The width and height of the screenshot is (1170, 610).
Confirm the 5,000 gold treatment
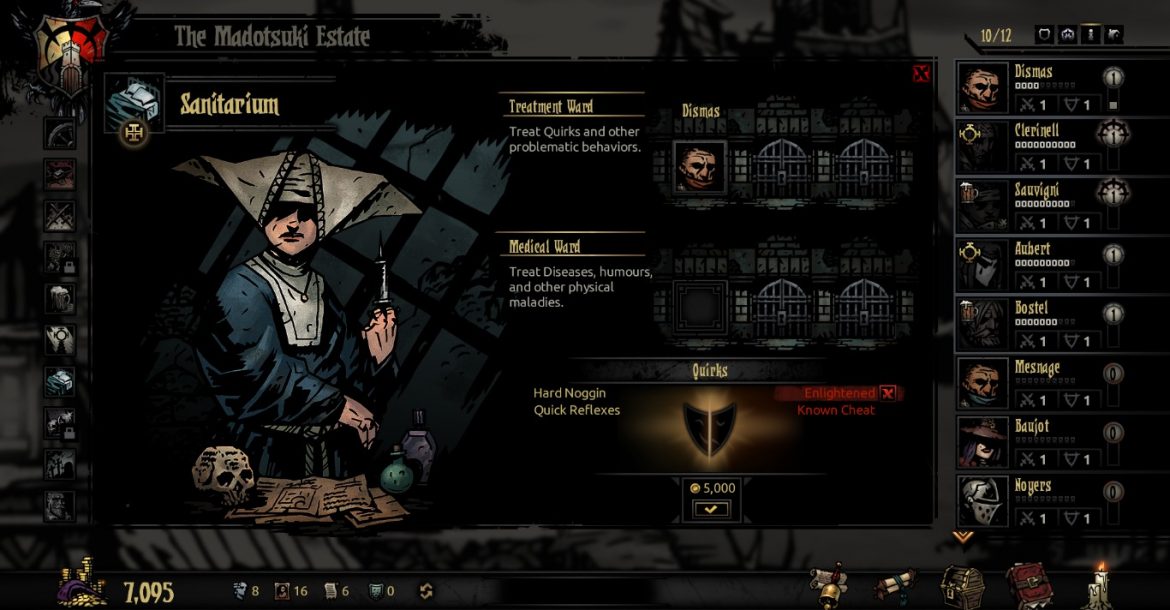tap(712, 509)
